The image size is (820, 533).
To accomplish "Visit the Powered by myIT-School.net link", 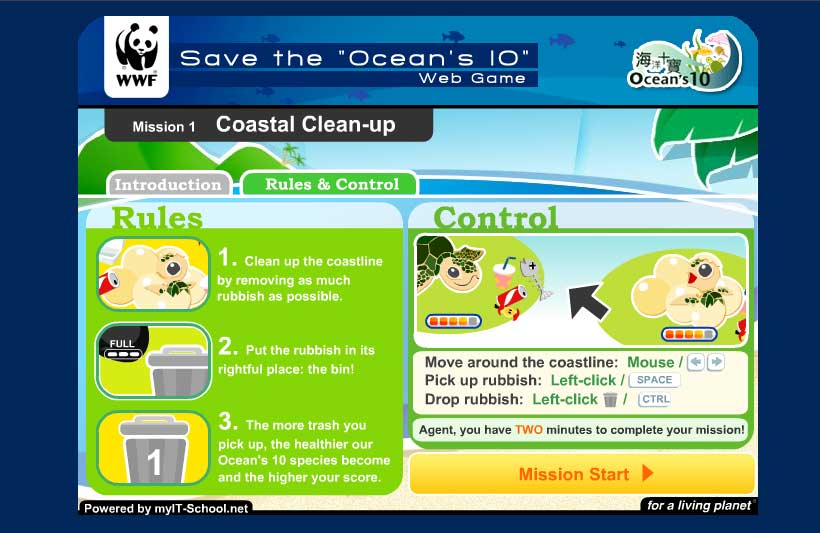I will tap(165, 508).
